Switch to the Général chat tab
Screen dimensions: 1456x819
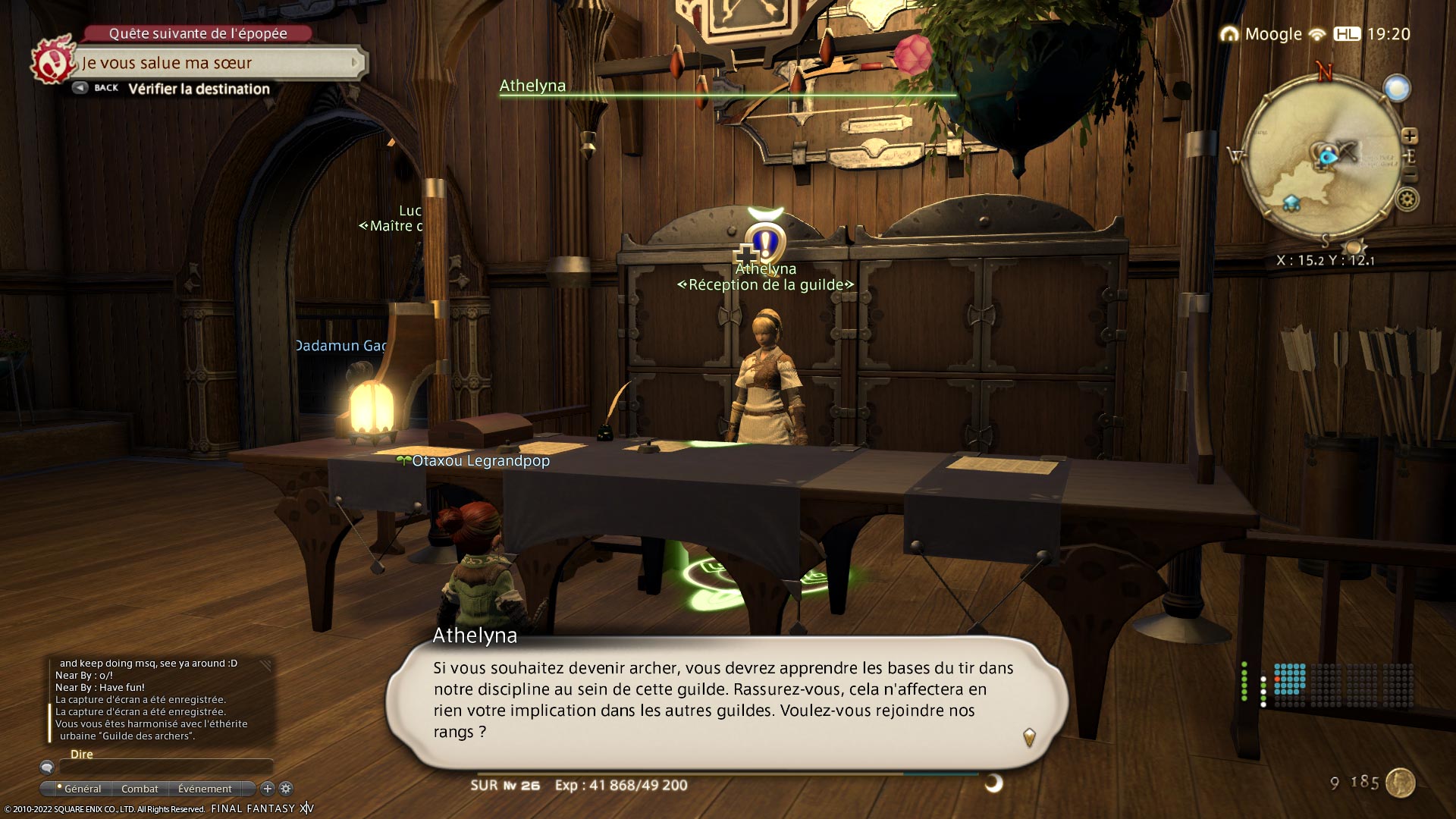point(80,789)
